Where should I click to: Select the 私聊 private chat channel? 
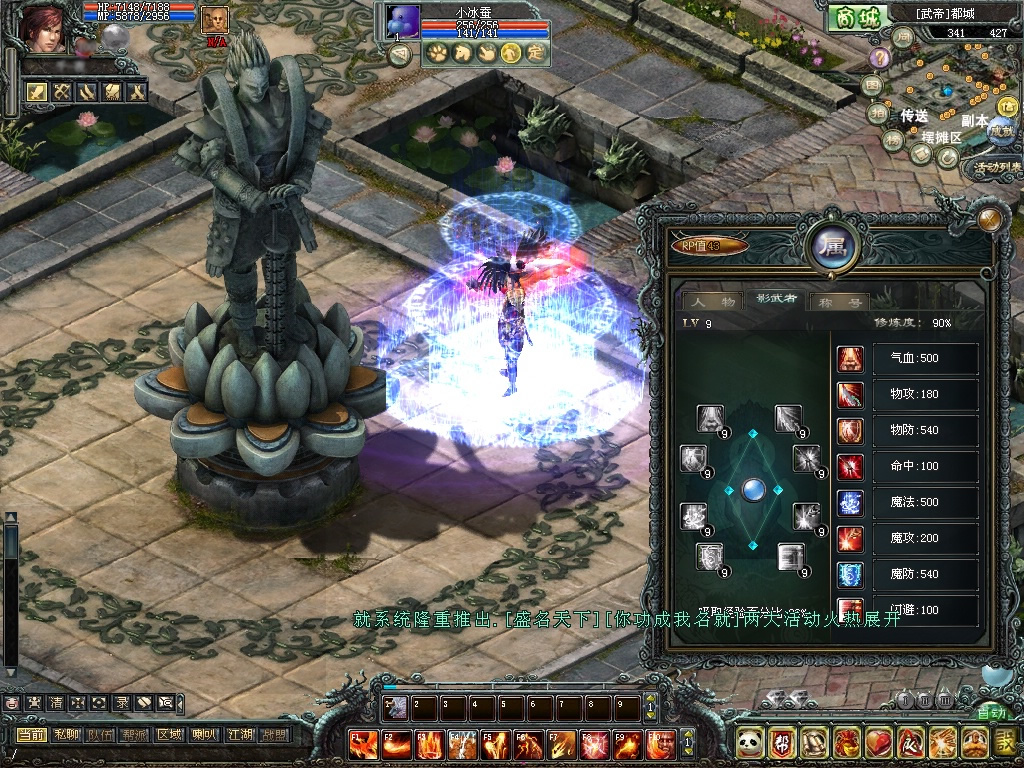[65, 735]
